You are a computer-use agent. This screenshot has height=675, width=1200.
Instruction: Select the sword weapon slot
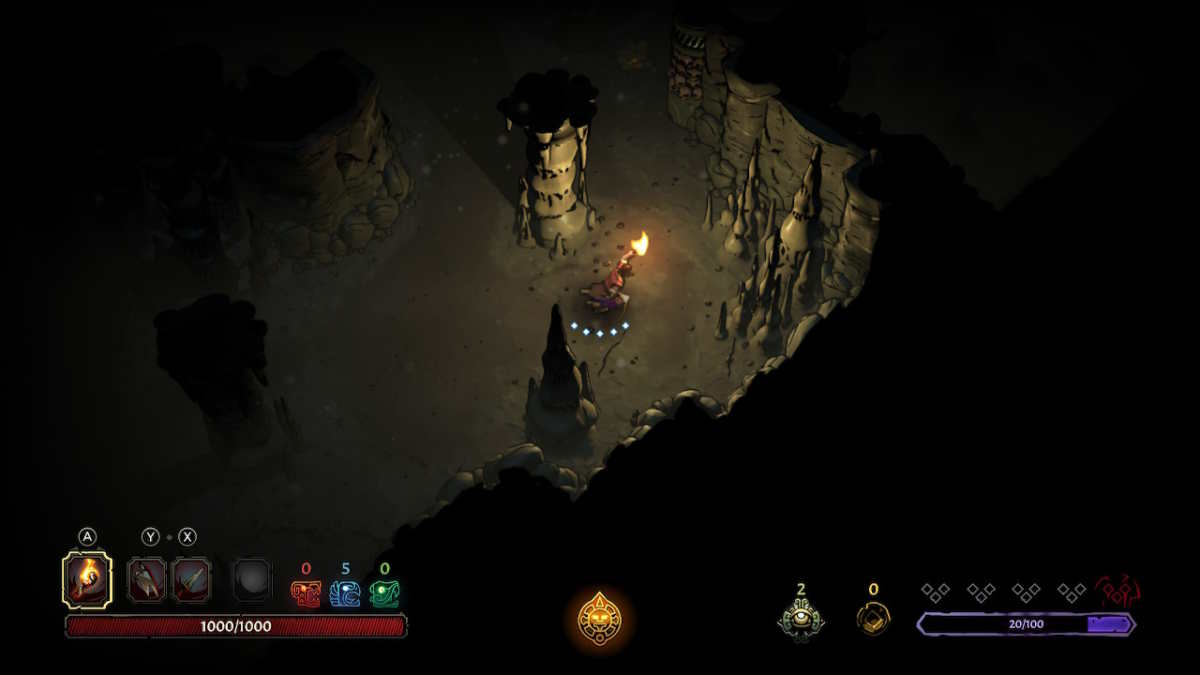[191, 580]
